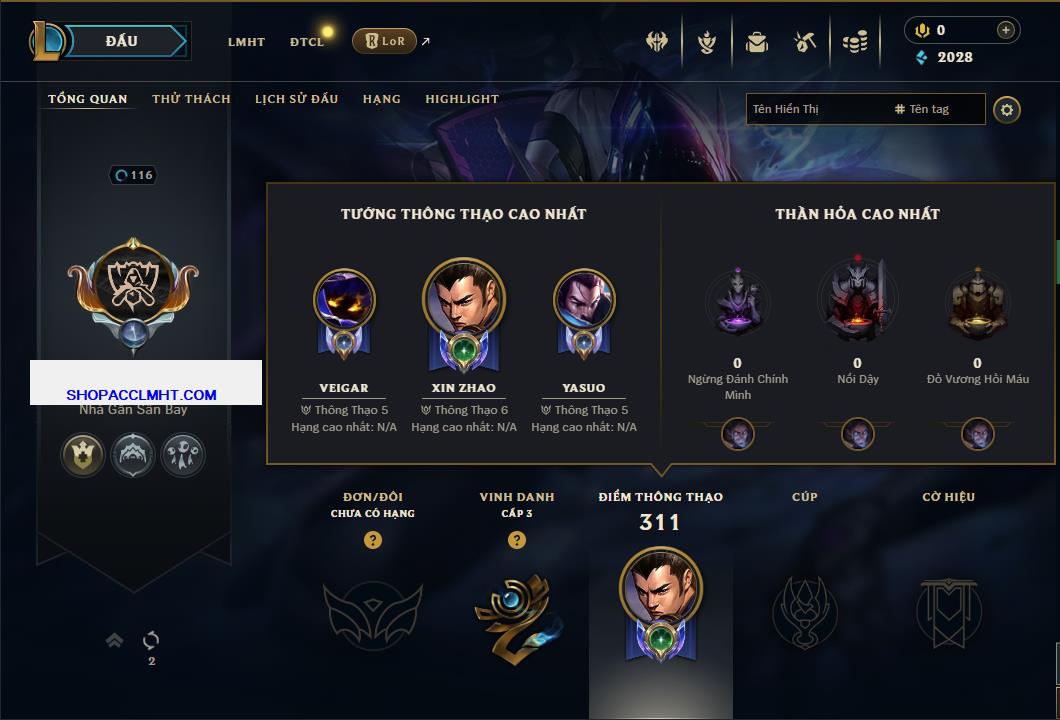Image resolution: width=1060 pixels, height=720 pixels.
Task: Open the gear settings button
Action: click(x=1007, y=109)
